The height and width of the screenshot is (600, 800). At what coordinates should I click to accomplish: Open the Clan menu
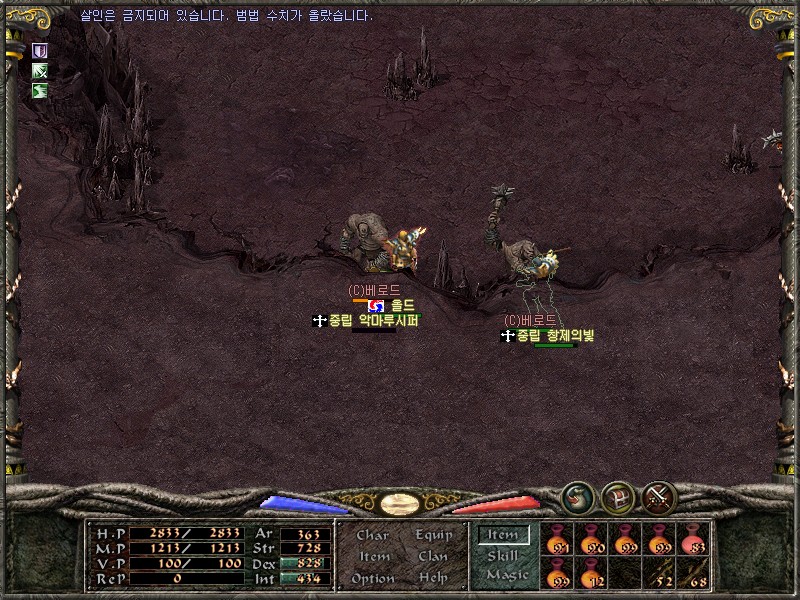click(433, 557)
